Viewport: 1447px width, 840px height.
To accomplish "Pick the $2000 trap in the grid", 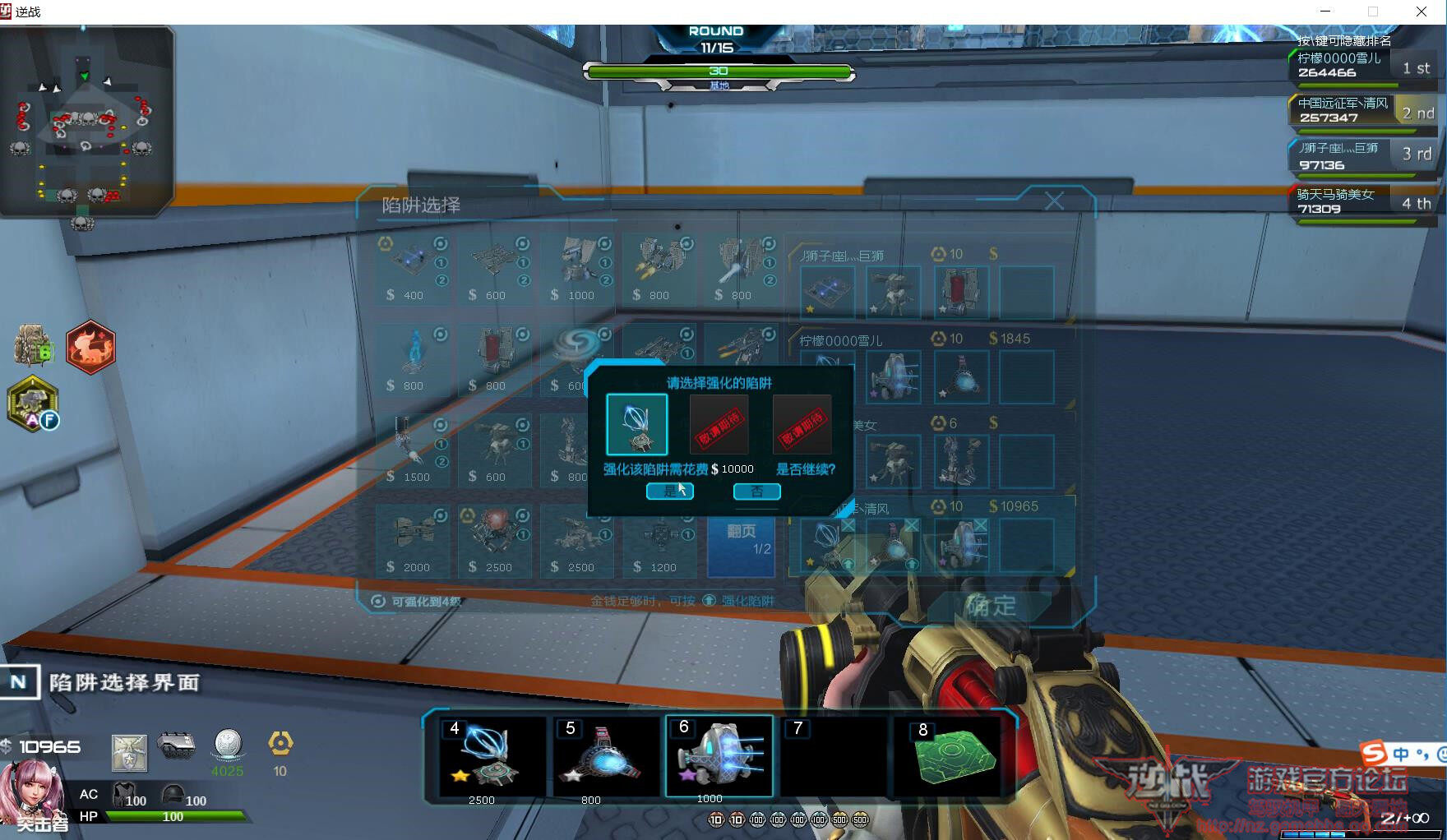I will 414,540.
